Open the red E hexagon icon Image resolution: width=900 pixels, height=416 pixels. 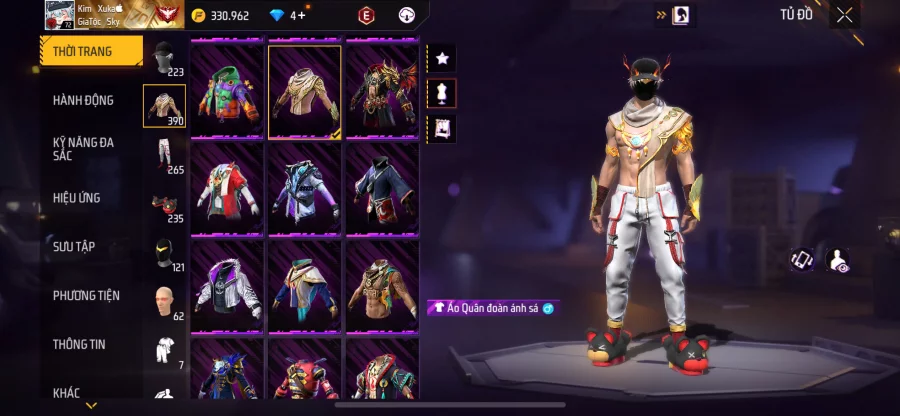[366, 15]
